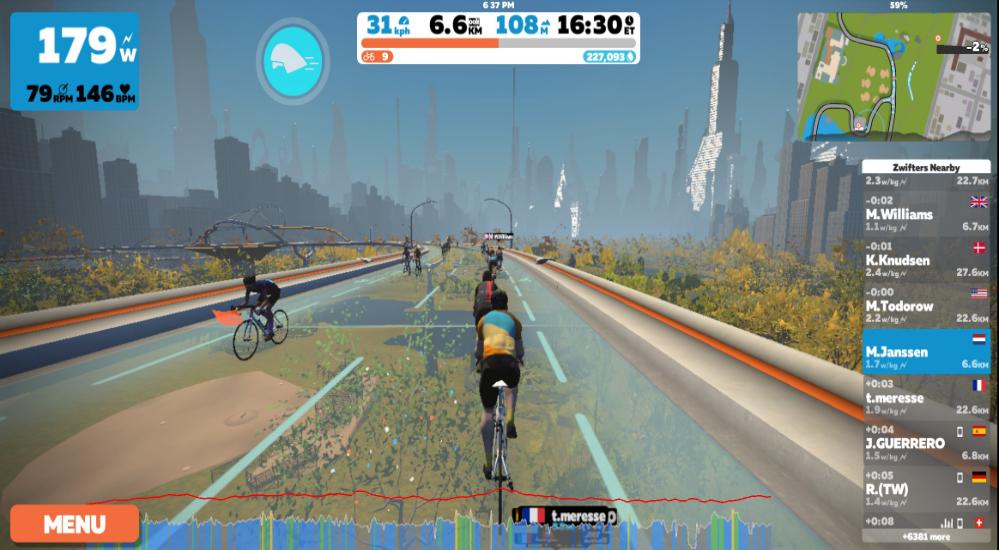Select J.GUERRERO in the nearby riders list

(x=926, y=443)
